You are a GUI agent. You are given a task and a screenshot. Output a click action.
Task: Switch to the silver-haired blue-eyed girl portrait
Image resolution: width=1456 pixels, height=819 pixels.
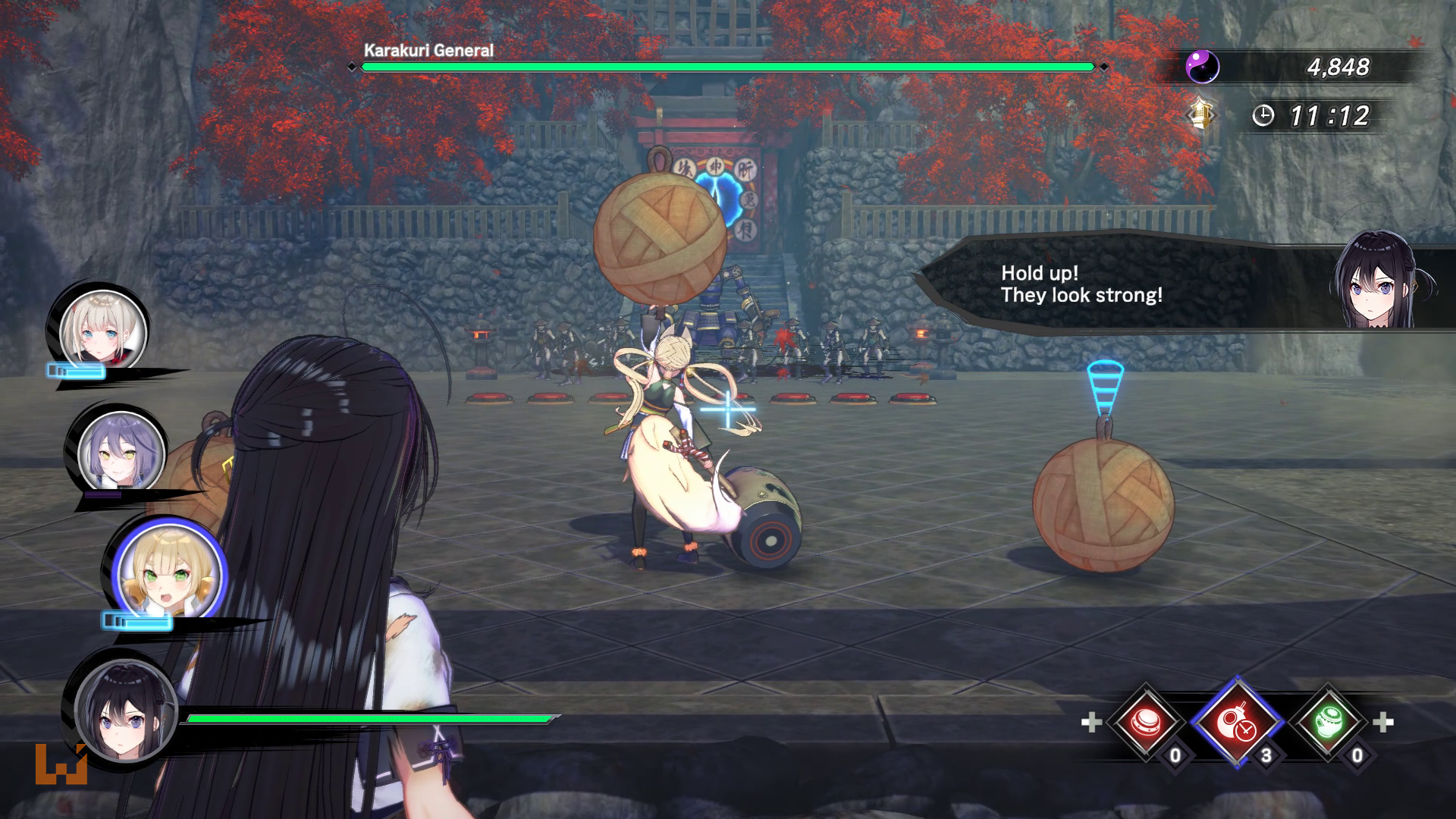[103, 331]
